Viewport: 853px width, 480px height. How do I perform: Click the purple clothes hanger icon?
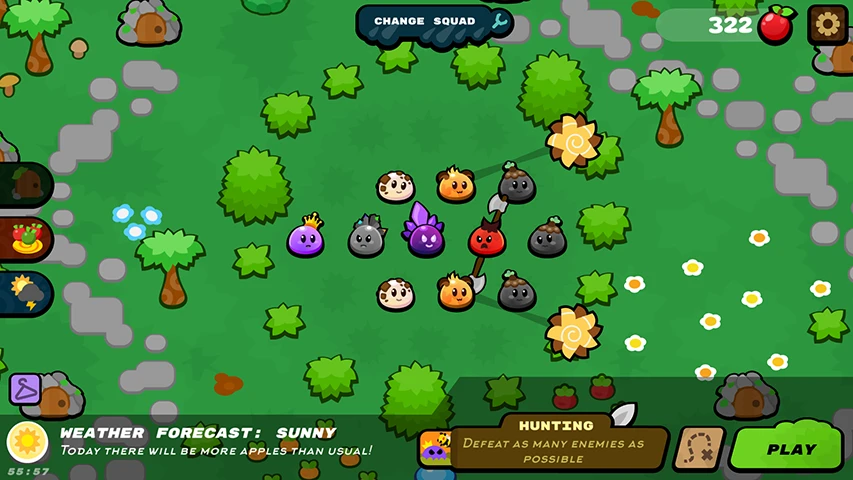tap(24, 388)
